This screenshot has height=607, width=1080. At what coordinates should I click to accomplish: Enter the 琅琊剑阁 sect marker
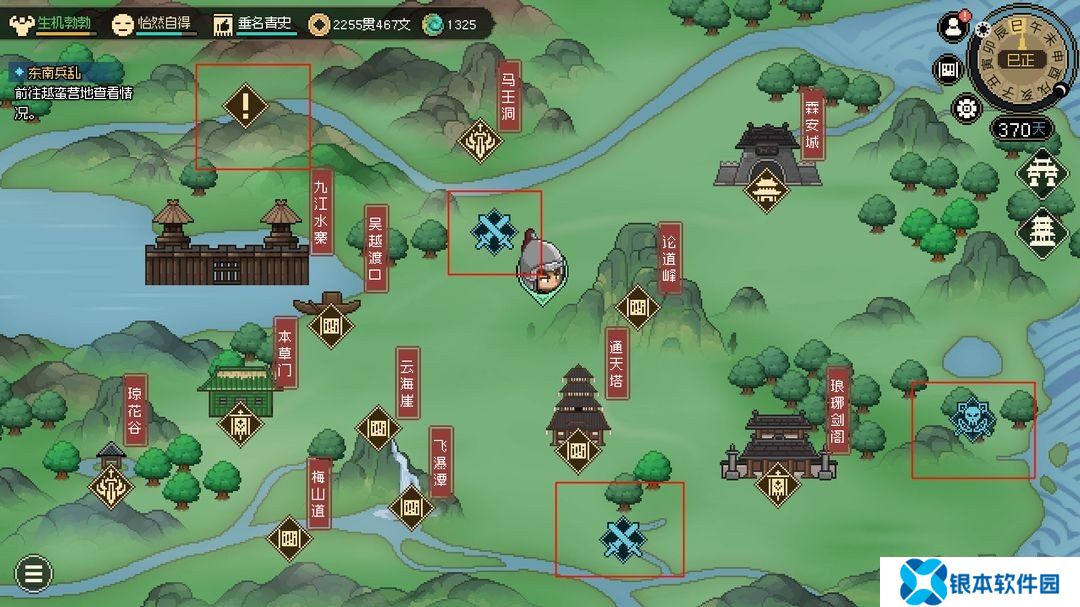click(x=777, y=485)
